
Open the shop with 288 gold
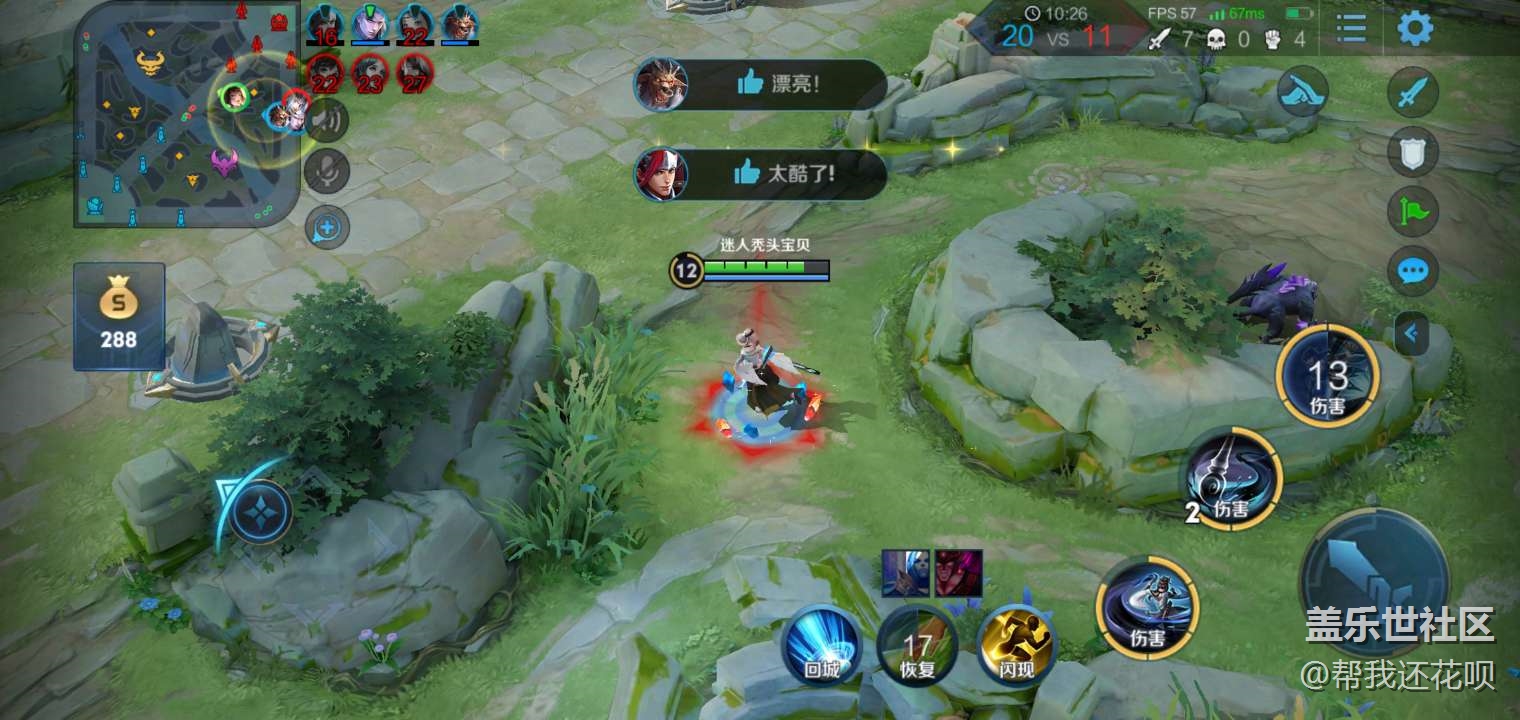118,316
